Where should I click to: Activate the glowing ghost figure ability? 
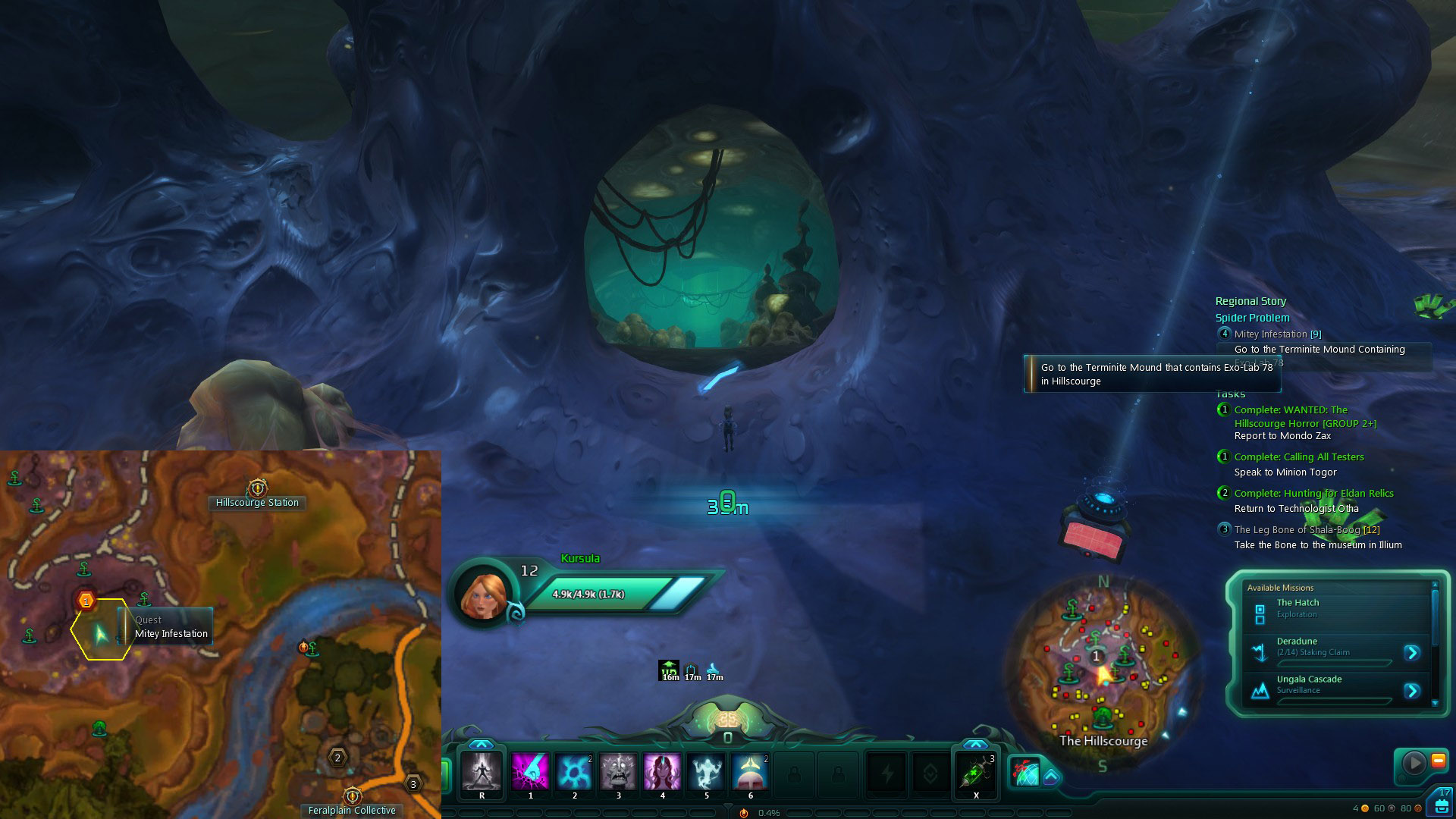click(706, 771)
